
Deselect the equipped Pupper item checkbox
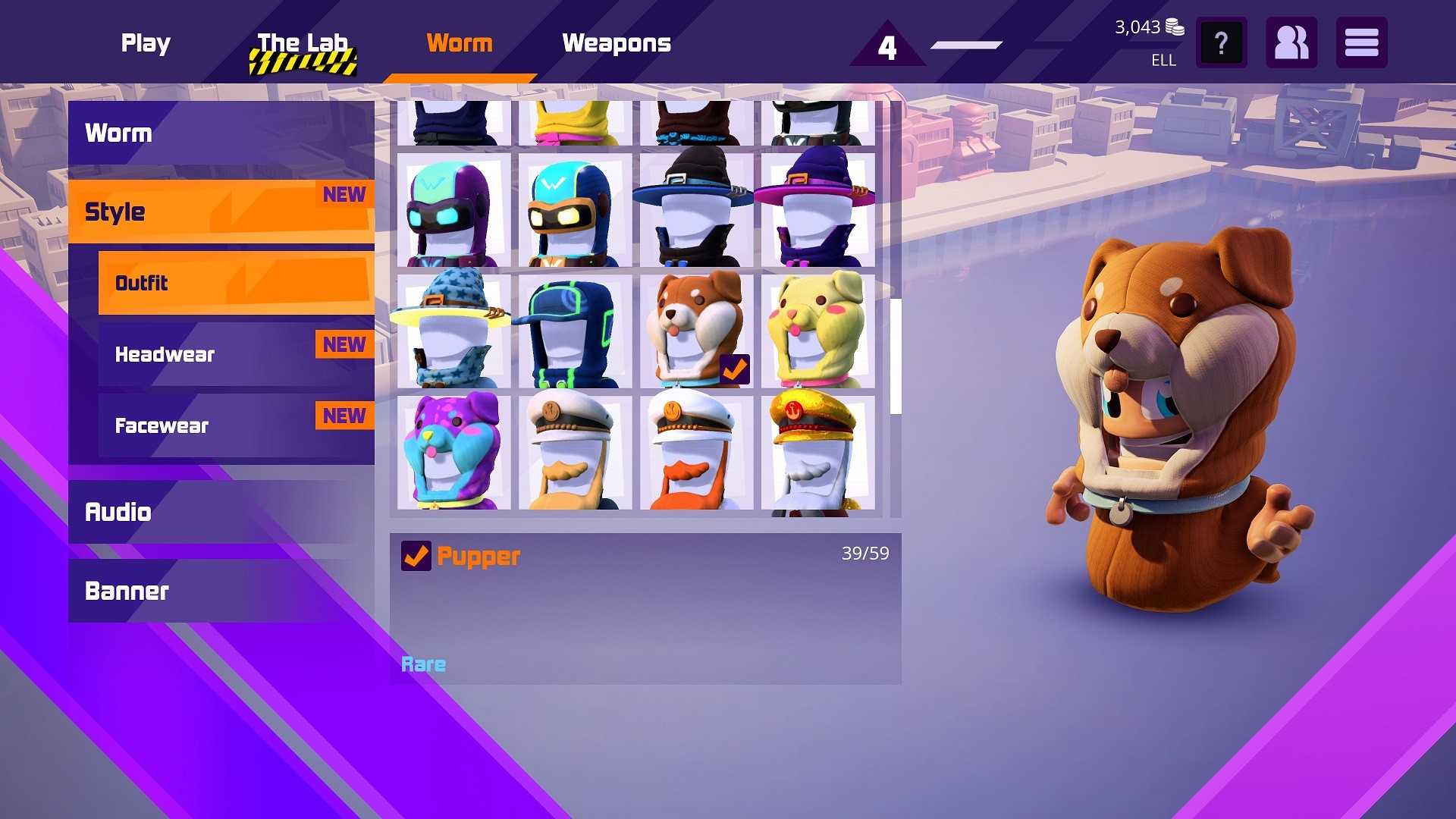point(415,556)
